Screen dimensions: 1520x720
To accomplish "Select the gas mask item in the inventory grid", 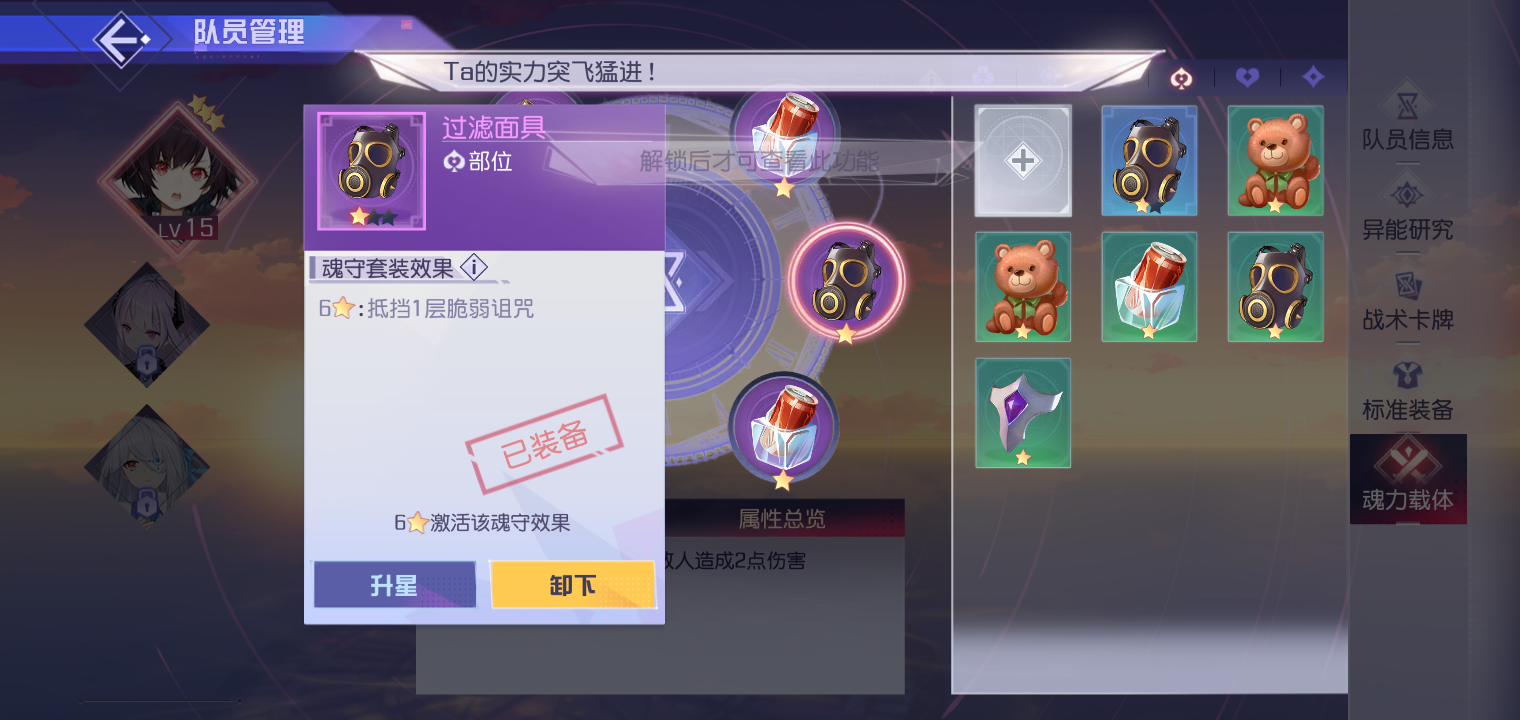I will [x=1149, y=160].
